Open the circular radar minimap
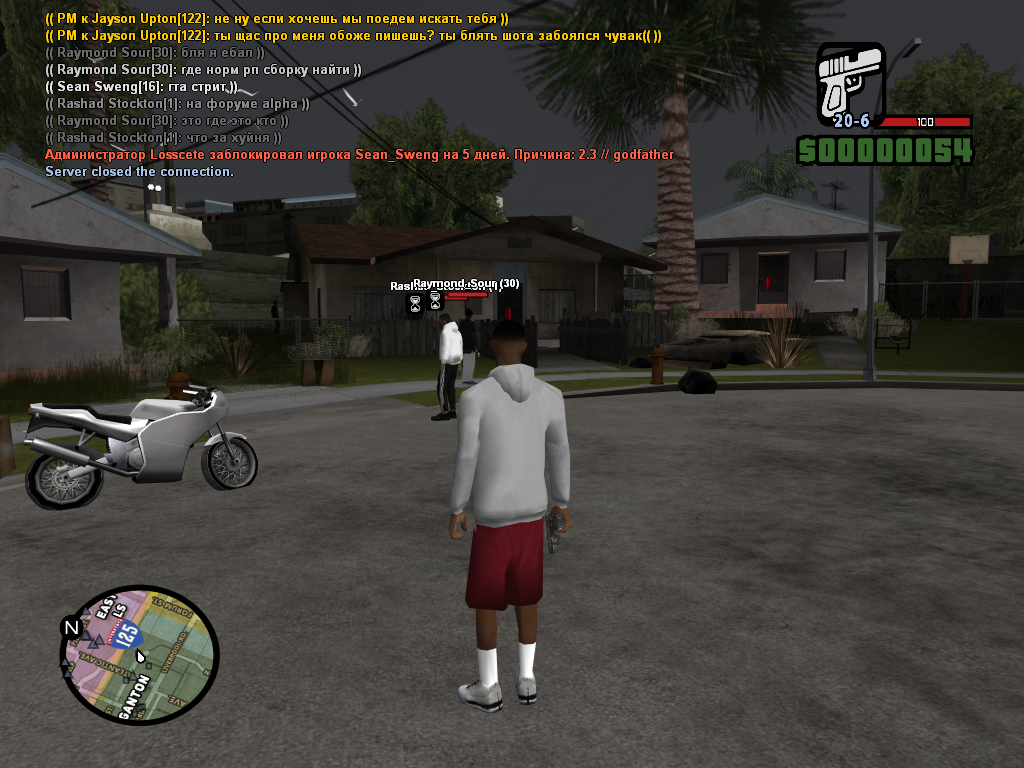 pyautogui.click(x=140, y=654)
